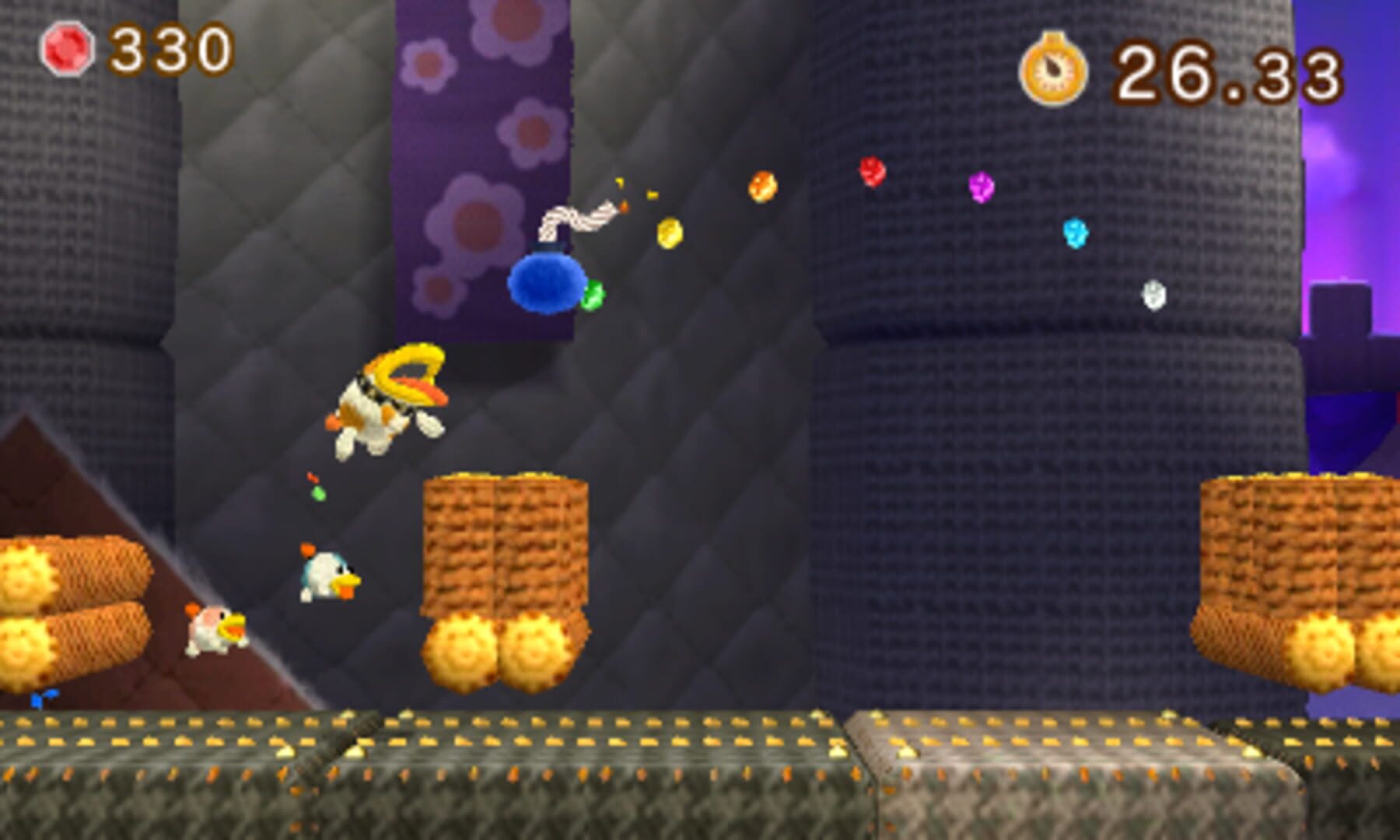Click the red ruby counter icon

[x=66, y=48]
